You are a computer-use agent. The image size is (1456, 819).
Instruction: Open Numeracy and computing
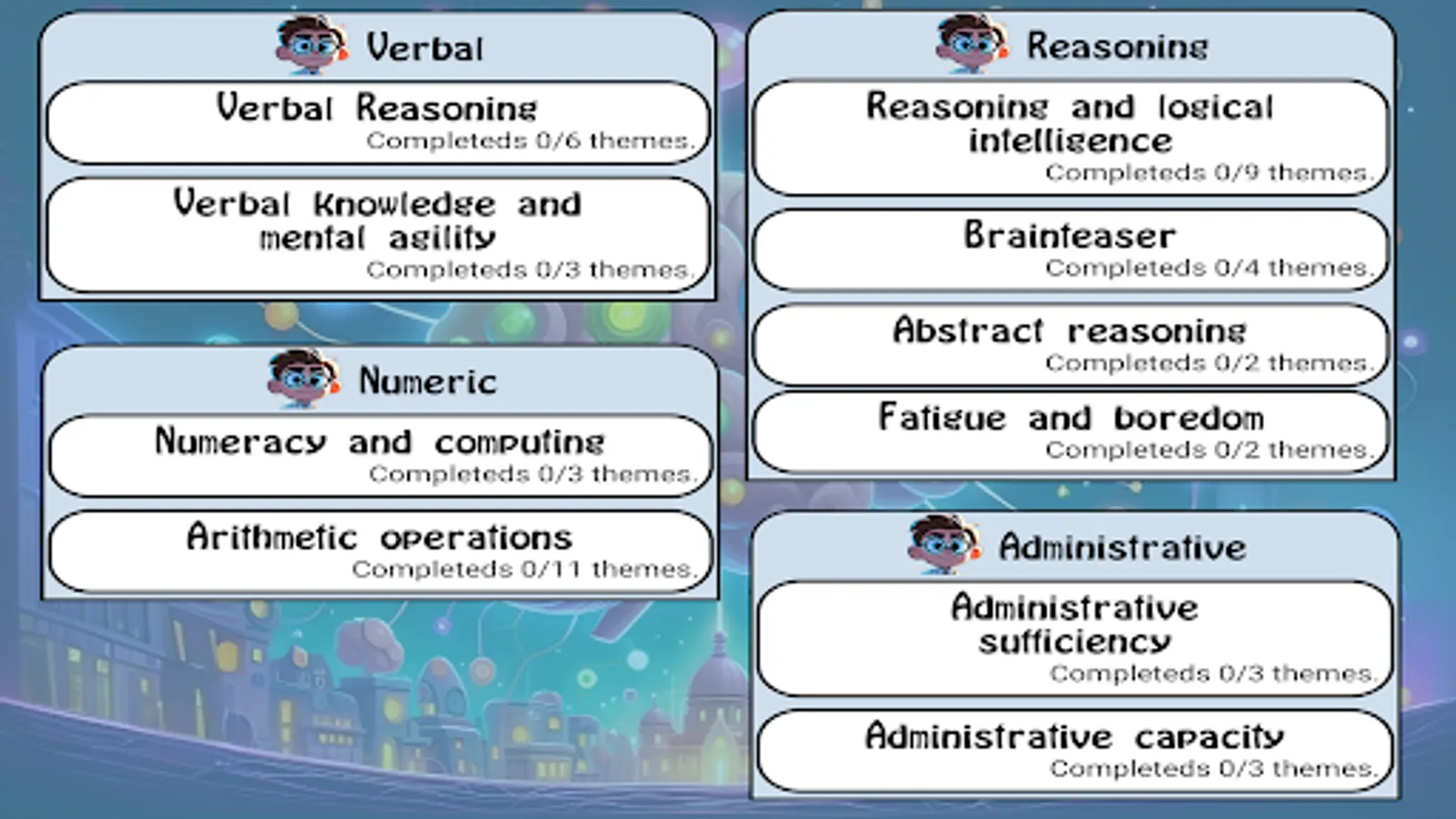click(x=379, y=455)
